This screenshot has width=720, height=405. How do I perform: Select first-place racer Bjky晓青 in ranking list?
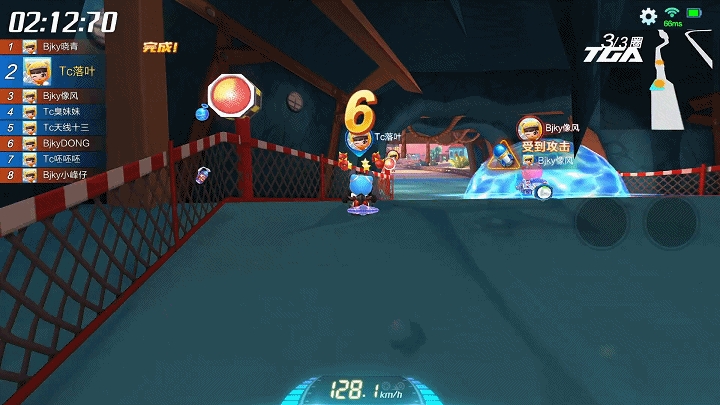(x=60, y=46)
